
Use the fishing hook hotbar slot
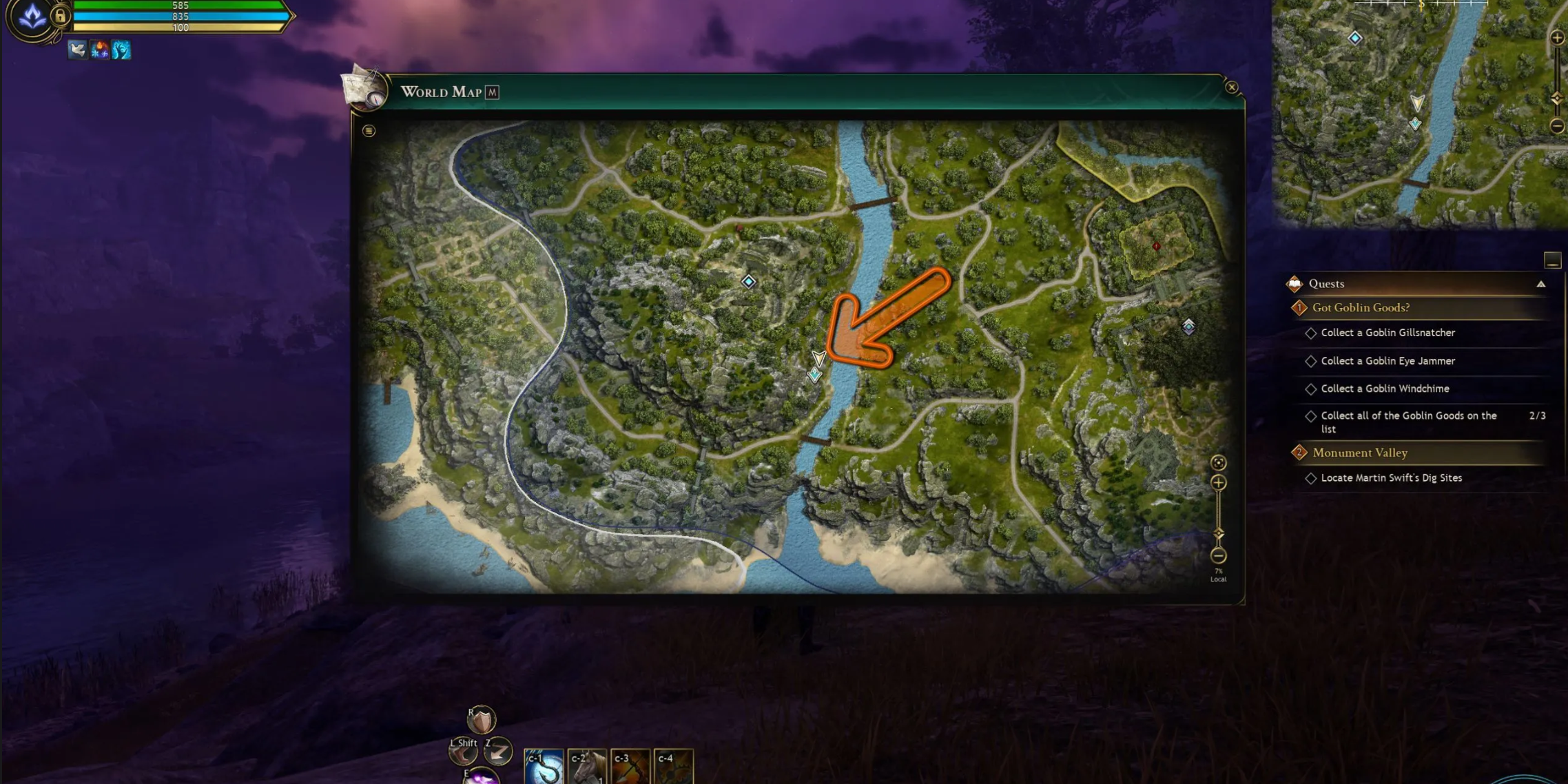point(544,768)
